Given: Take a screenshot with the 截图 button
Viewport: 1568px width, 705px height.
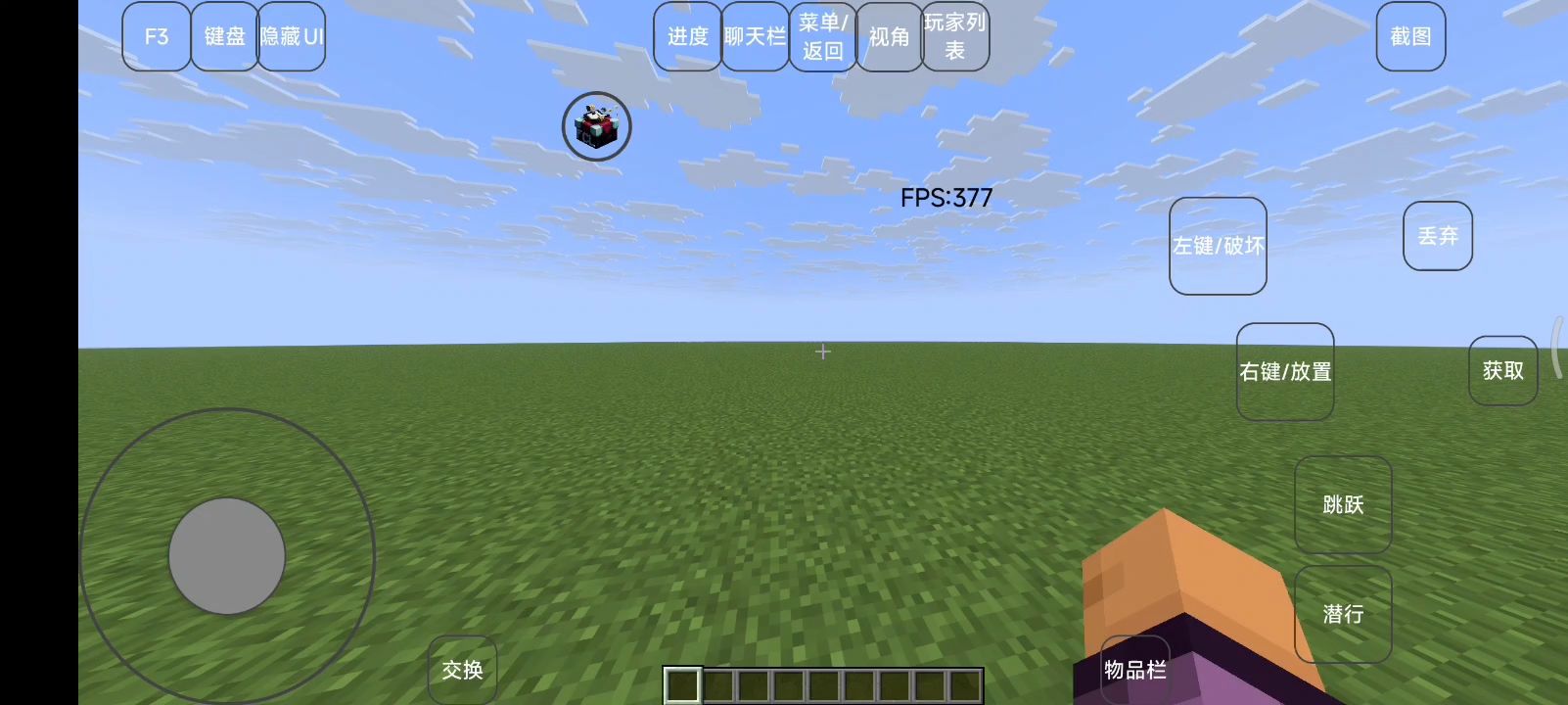Looking at the screenshot, I should point(1409,36).
